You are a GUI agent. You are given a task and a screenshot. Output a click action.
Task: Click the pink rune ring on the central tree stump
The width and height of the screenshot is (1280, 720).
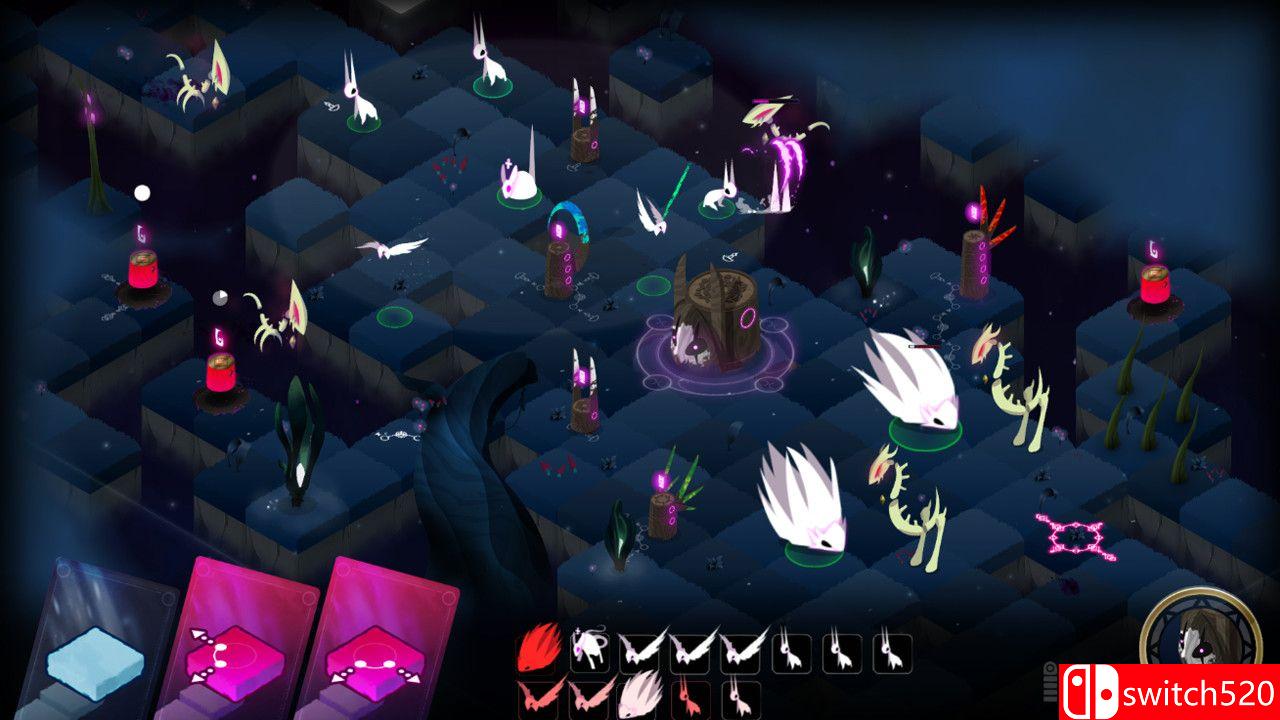click(x=745, y=321)
